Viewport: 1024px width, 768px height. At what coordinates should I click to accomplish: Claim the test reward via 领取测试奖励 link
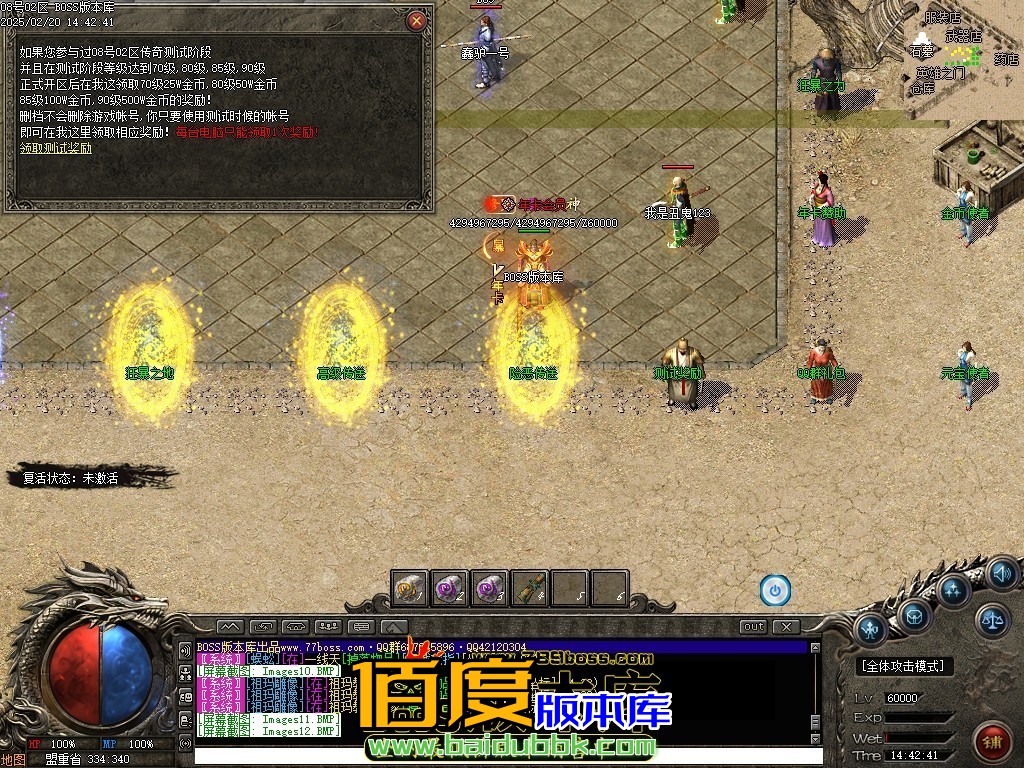coord(56,148)
